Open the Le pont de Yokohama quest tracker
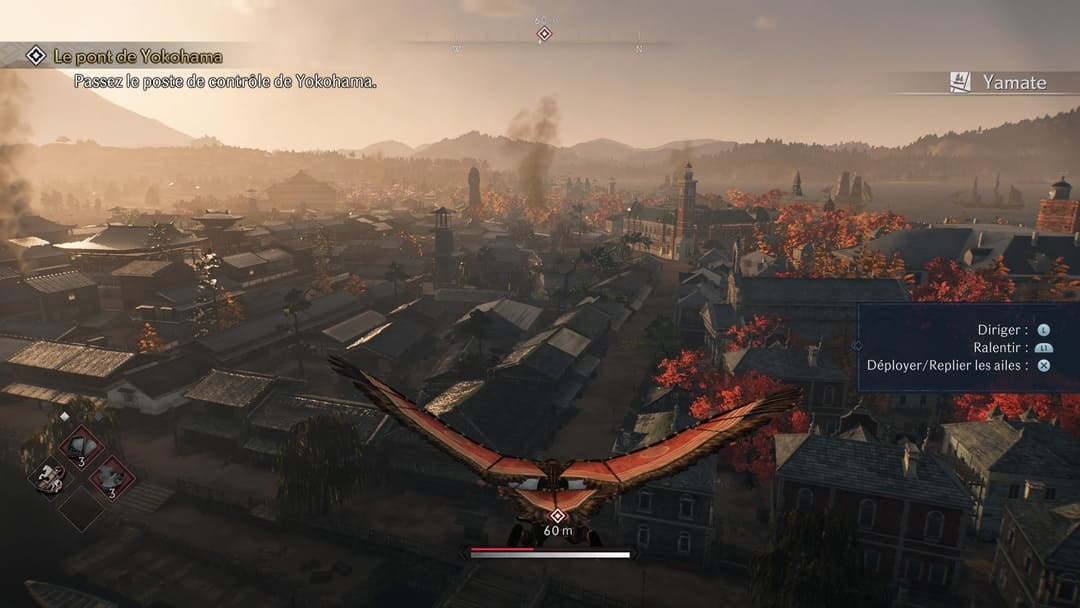 pos(138,57)
